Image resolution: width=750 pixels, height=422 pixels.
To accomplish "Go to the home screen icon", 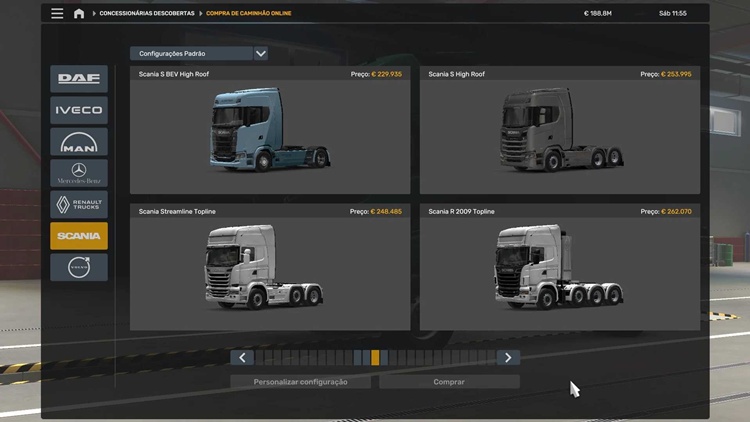I will tap(79, 14).
